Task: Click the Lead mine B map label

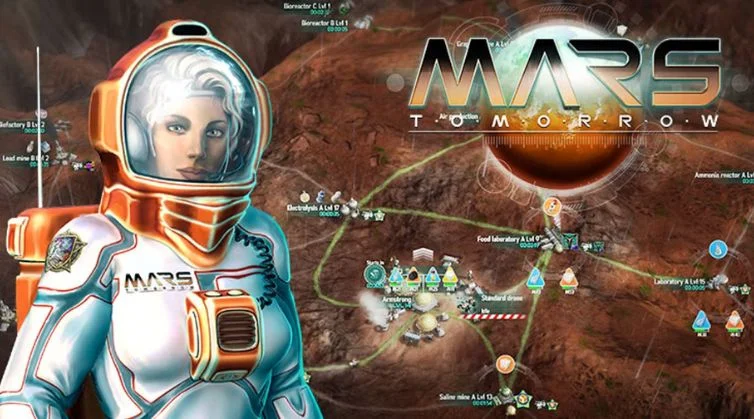Action: click(26, 157)
